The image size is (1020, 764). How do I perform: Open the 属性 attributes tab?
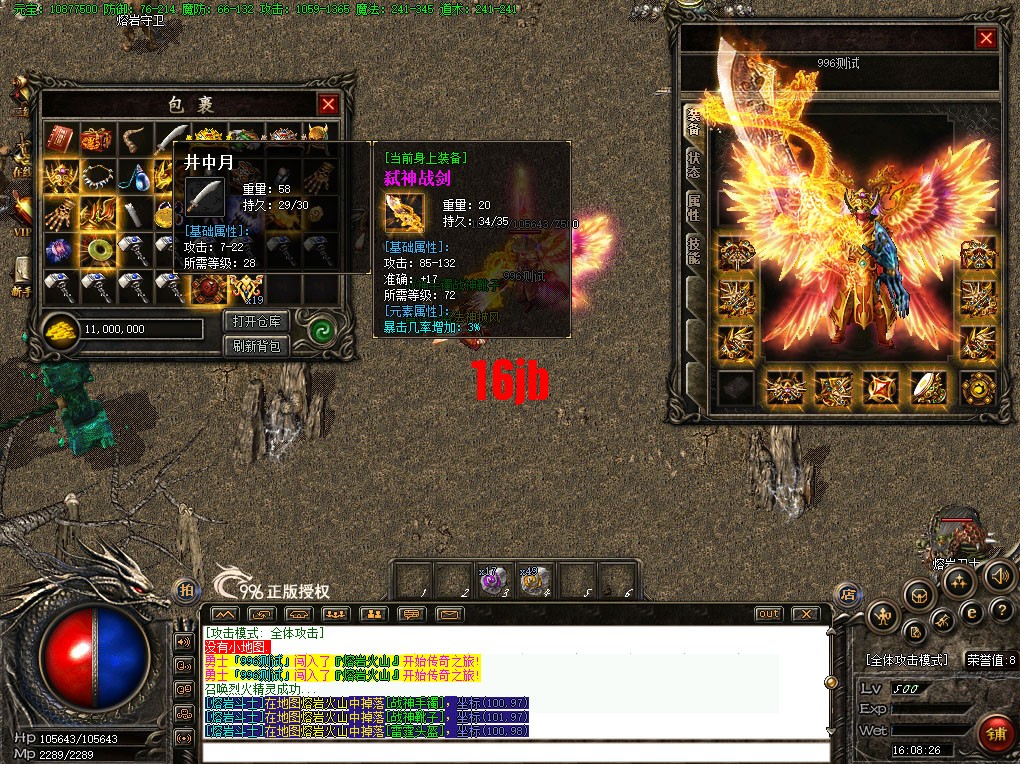(x=692, y=209)
